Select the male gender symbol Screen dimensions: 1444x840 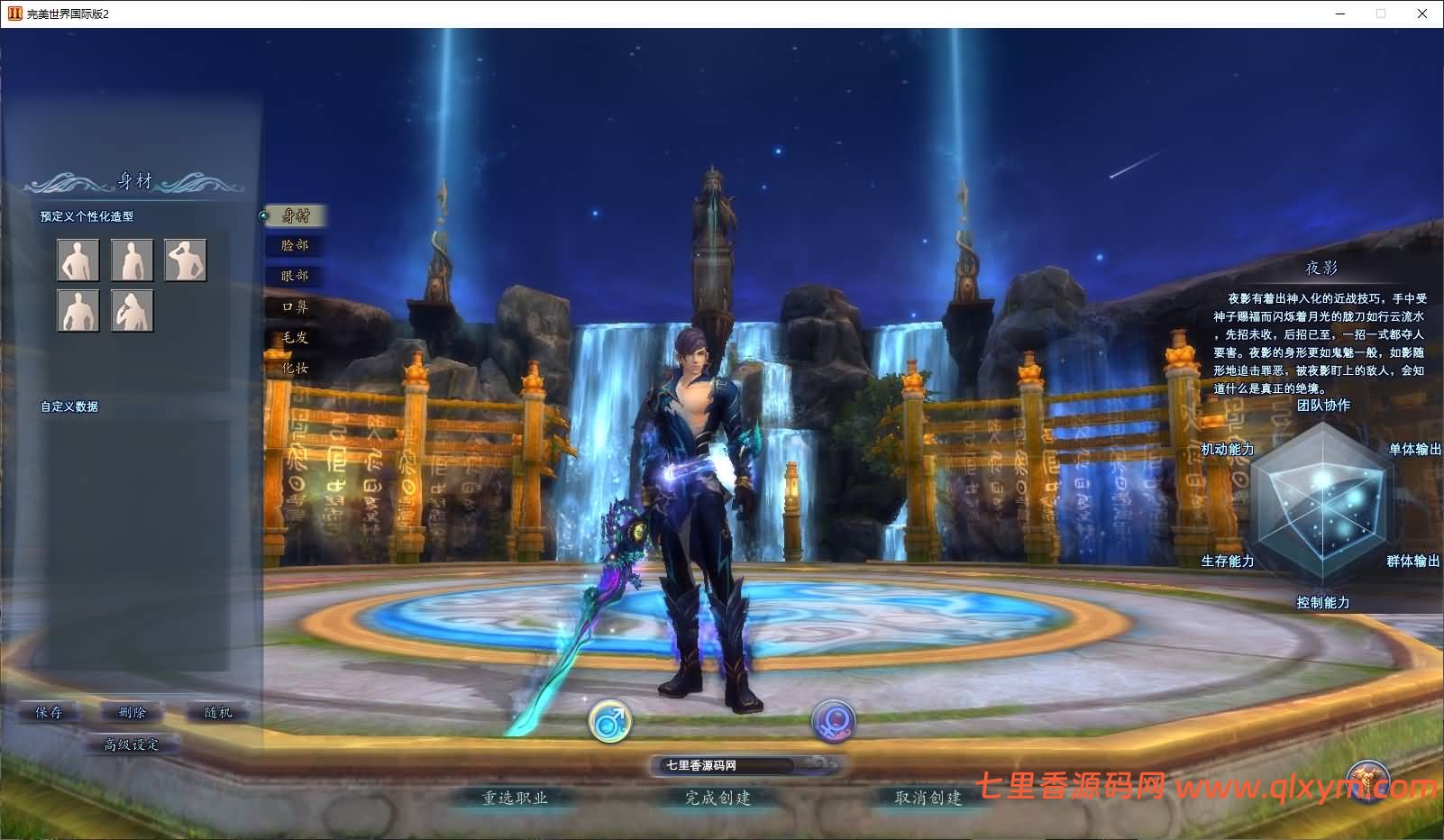click(x=611, y=723)
